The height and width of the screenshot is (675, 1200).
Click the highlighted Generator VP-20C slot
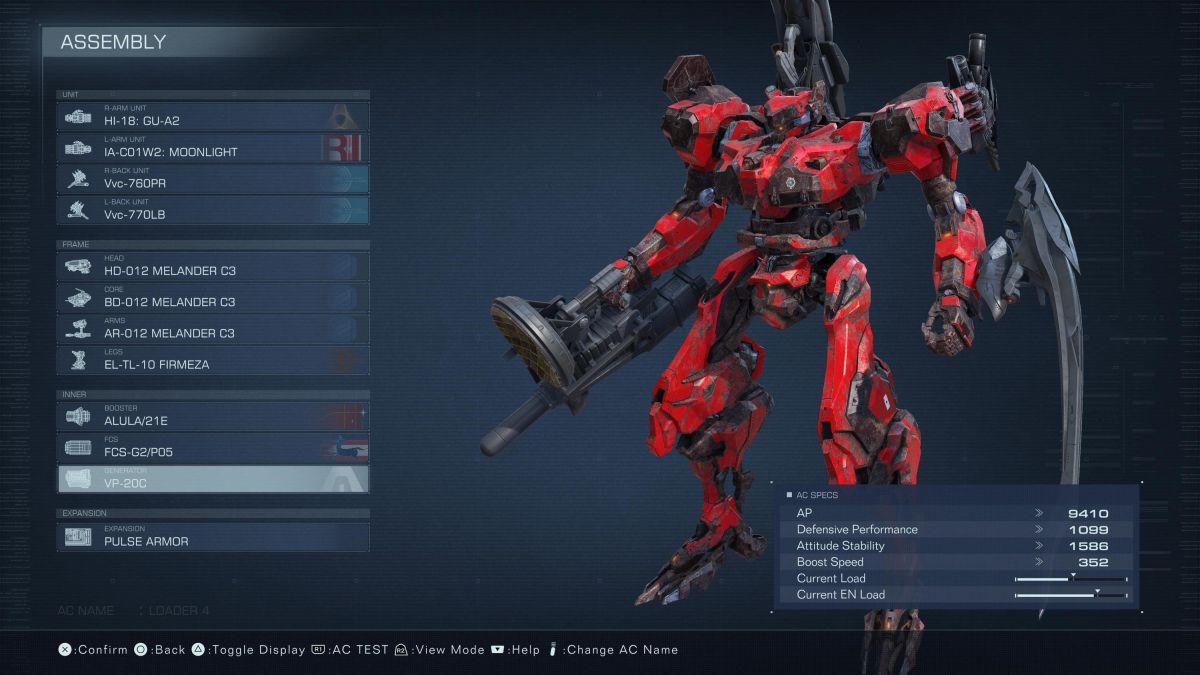pyautogui.click(x=213, y=479)
